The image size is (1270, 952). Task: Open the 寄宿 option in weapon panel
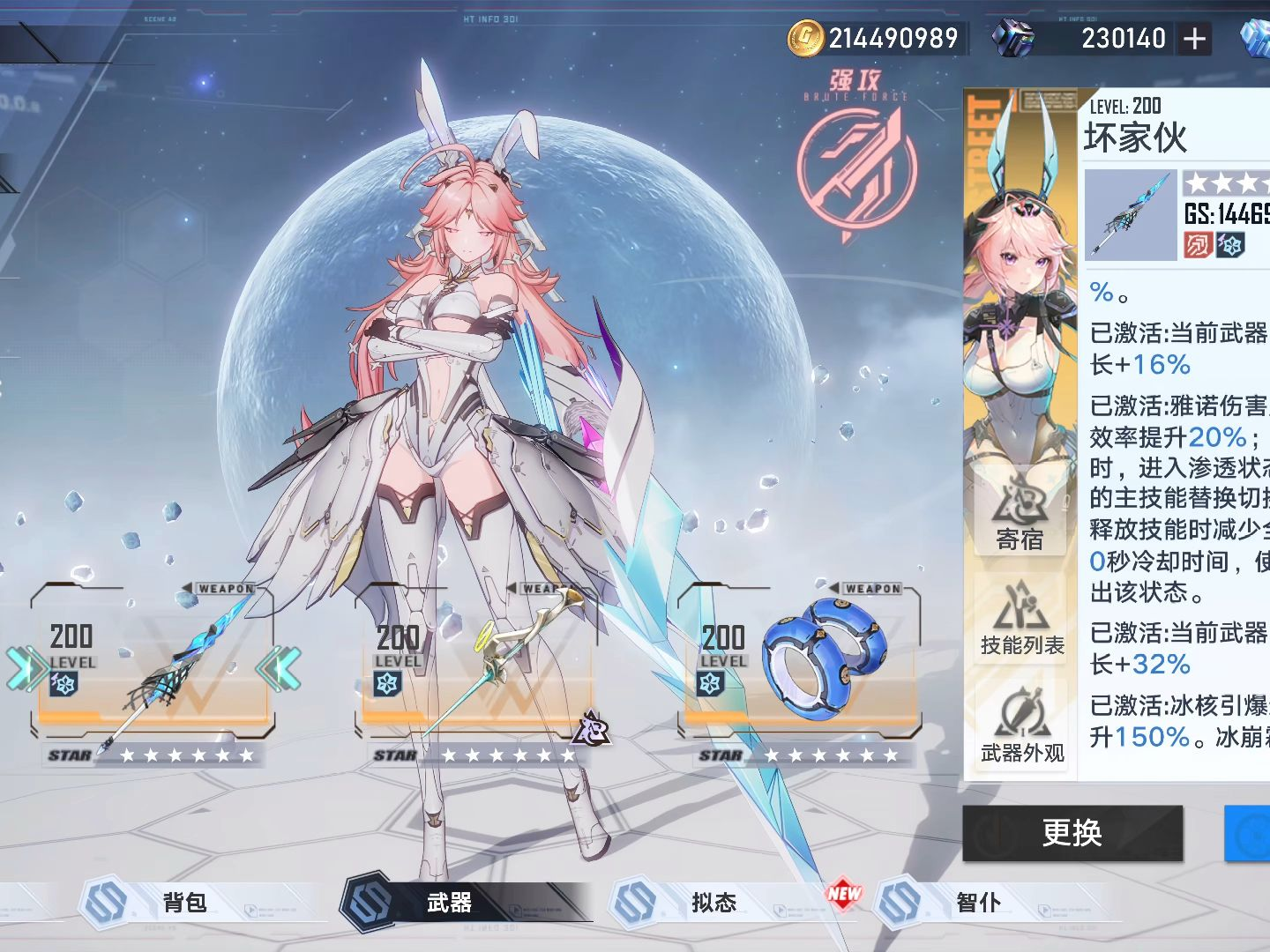pyautogui.click(x=1020, y=513)
